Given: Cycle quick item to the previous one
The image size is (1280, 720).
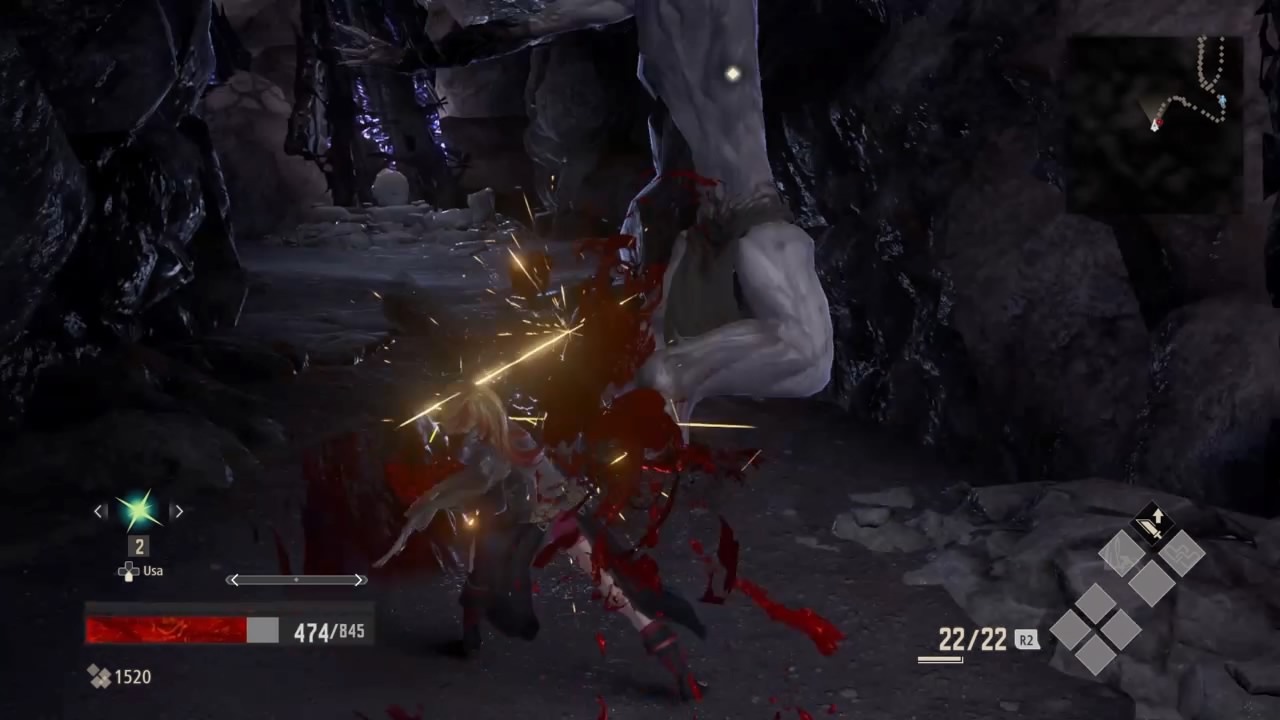Looking at the screenshot, I should (99, 511).
